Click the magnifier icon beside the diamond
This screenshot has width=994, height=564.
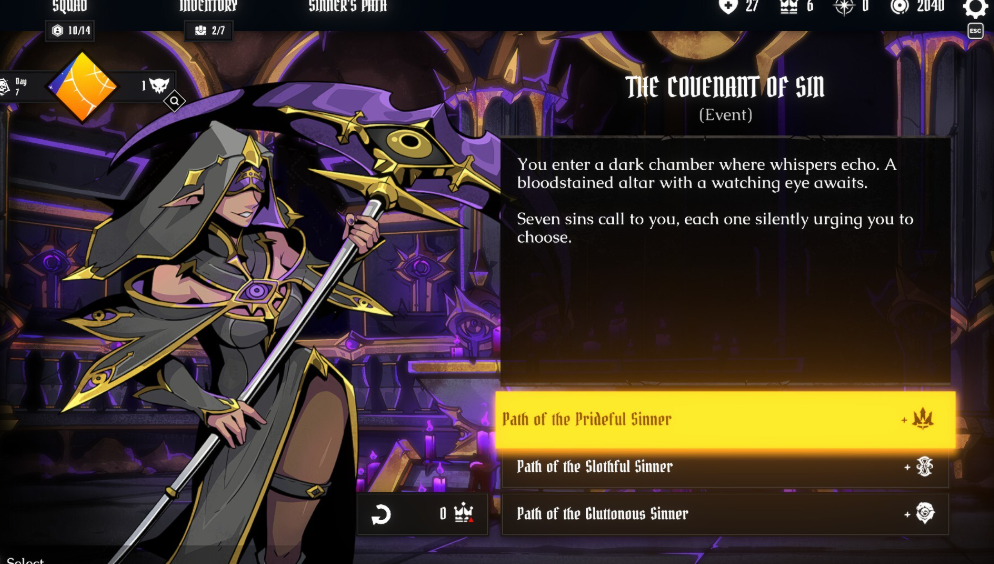pyautogui.click(x=175, y=101)
